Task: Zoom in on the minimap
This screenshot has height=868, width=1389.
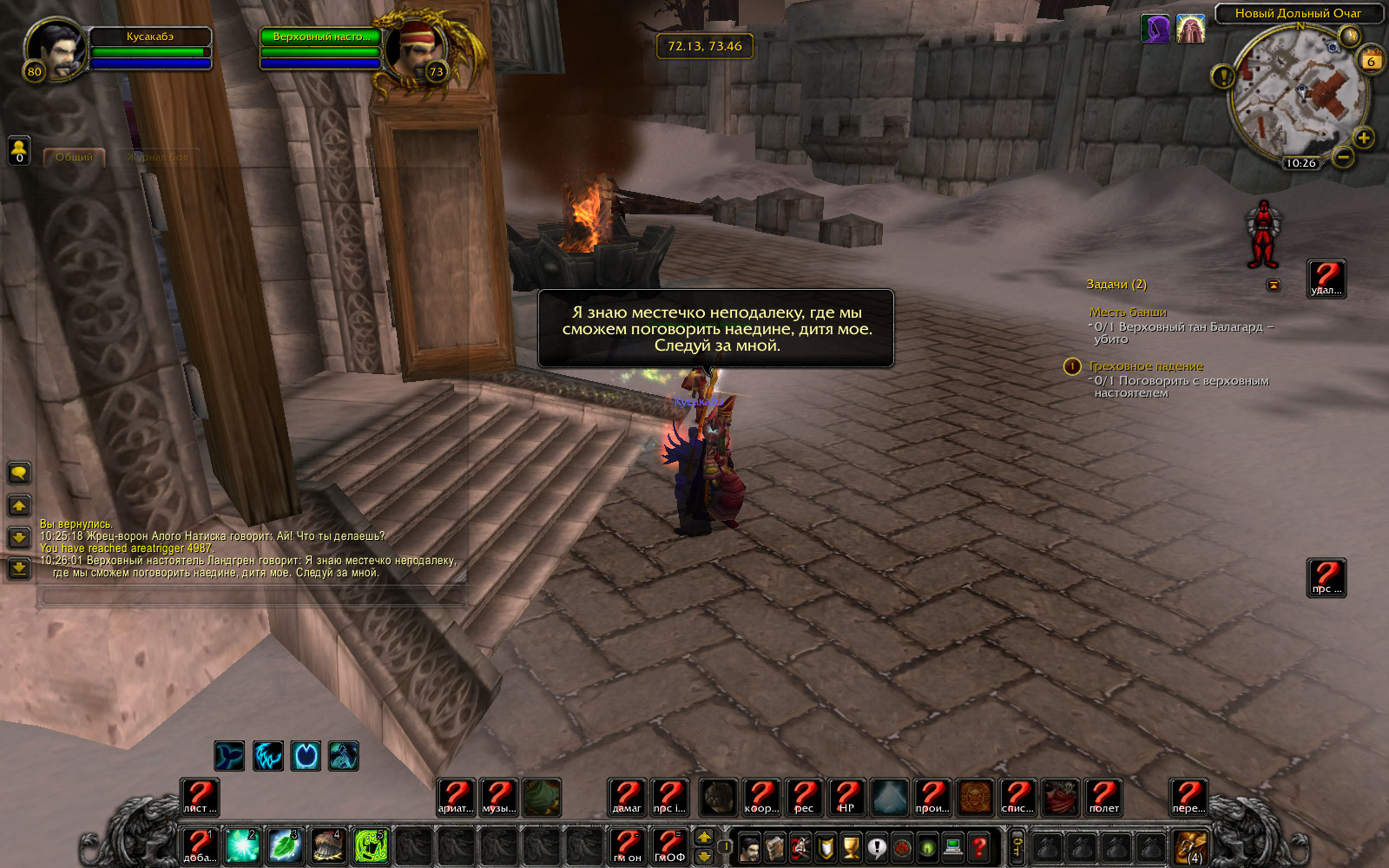Action: [x=1363, y=138]
